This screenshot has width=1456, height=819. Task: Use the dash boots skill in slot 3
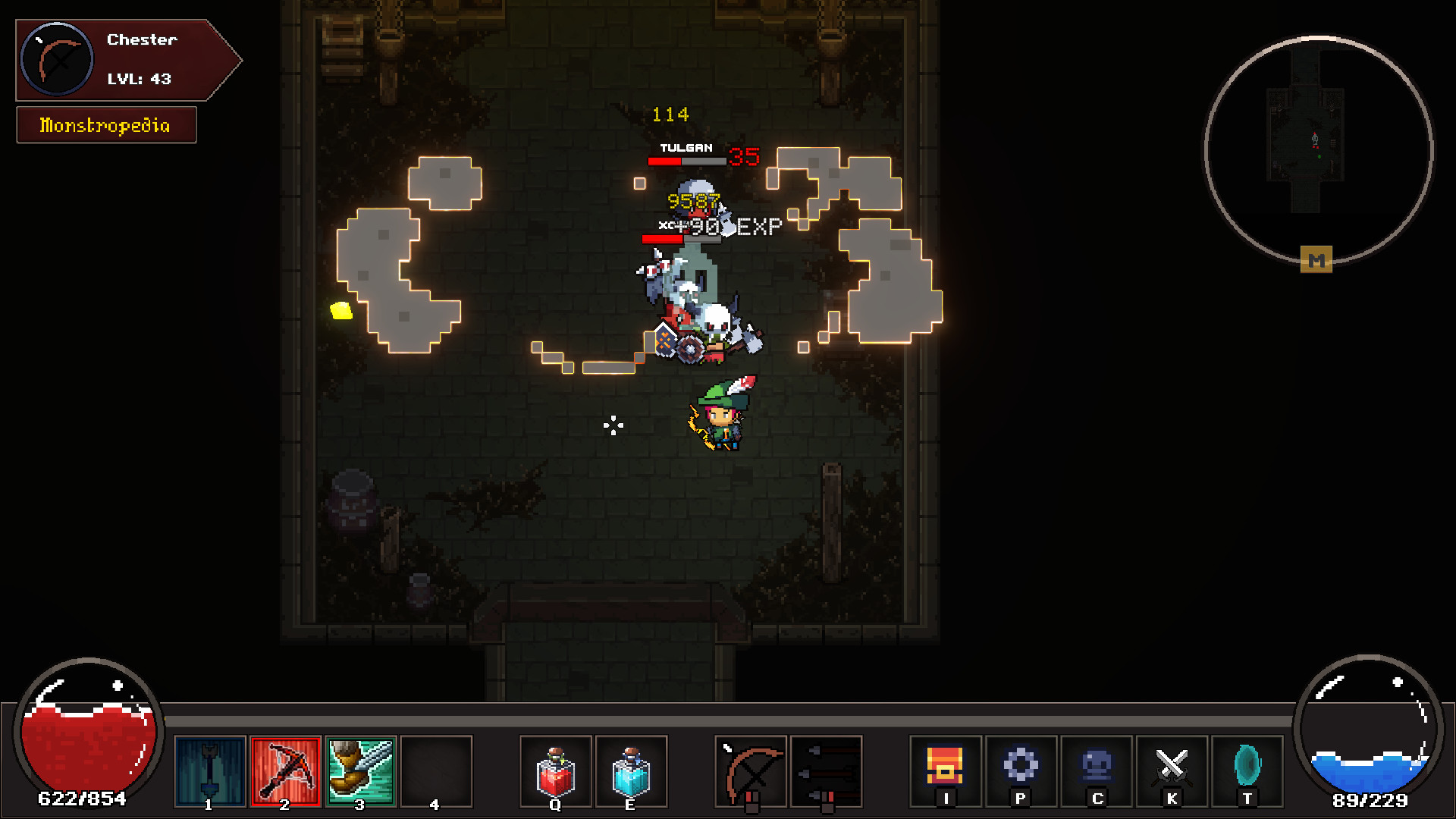coord(361,770)
